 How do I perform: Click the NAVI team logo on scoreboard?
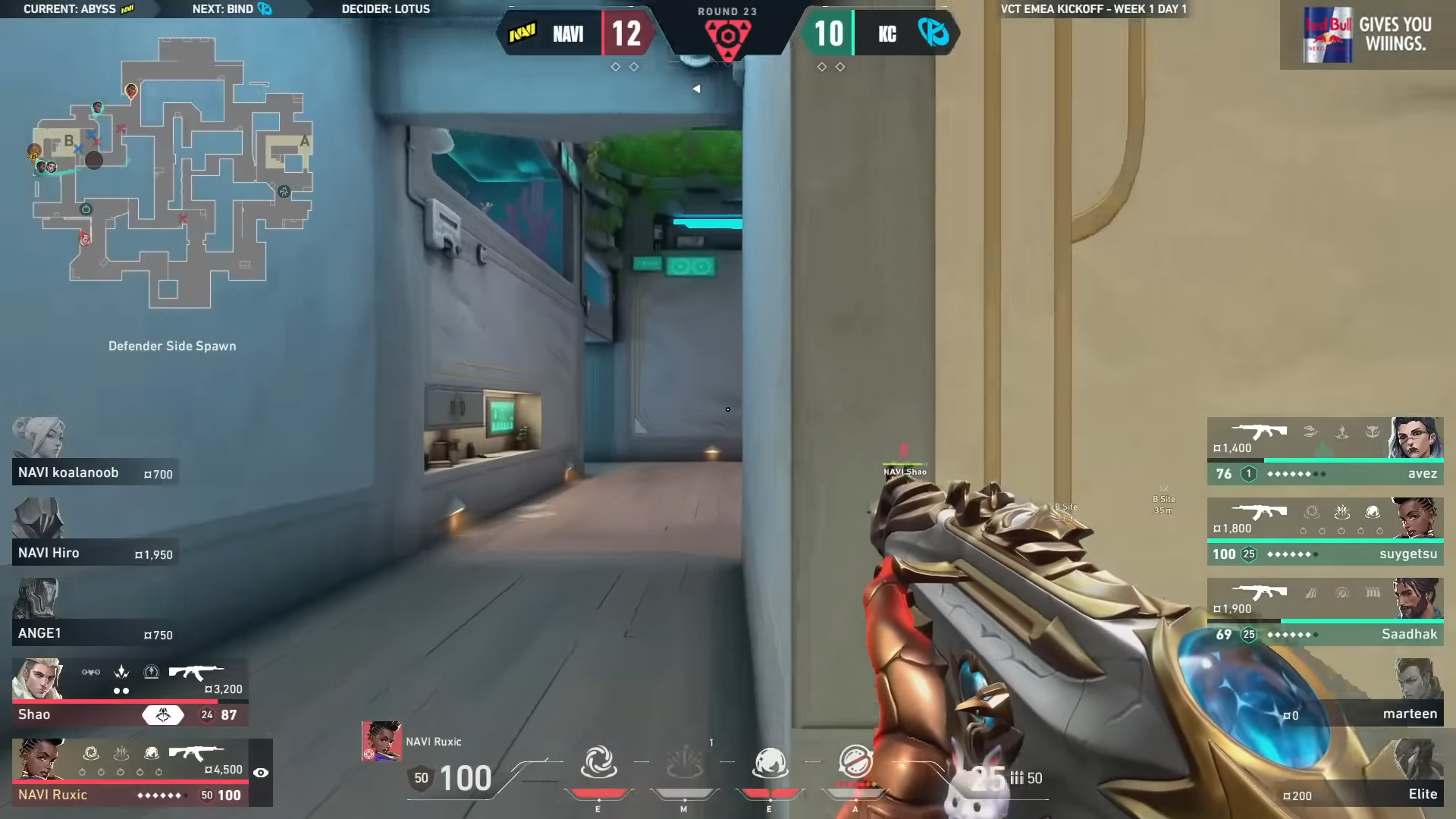point(522,33)
